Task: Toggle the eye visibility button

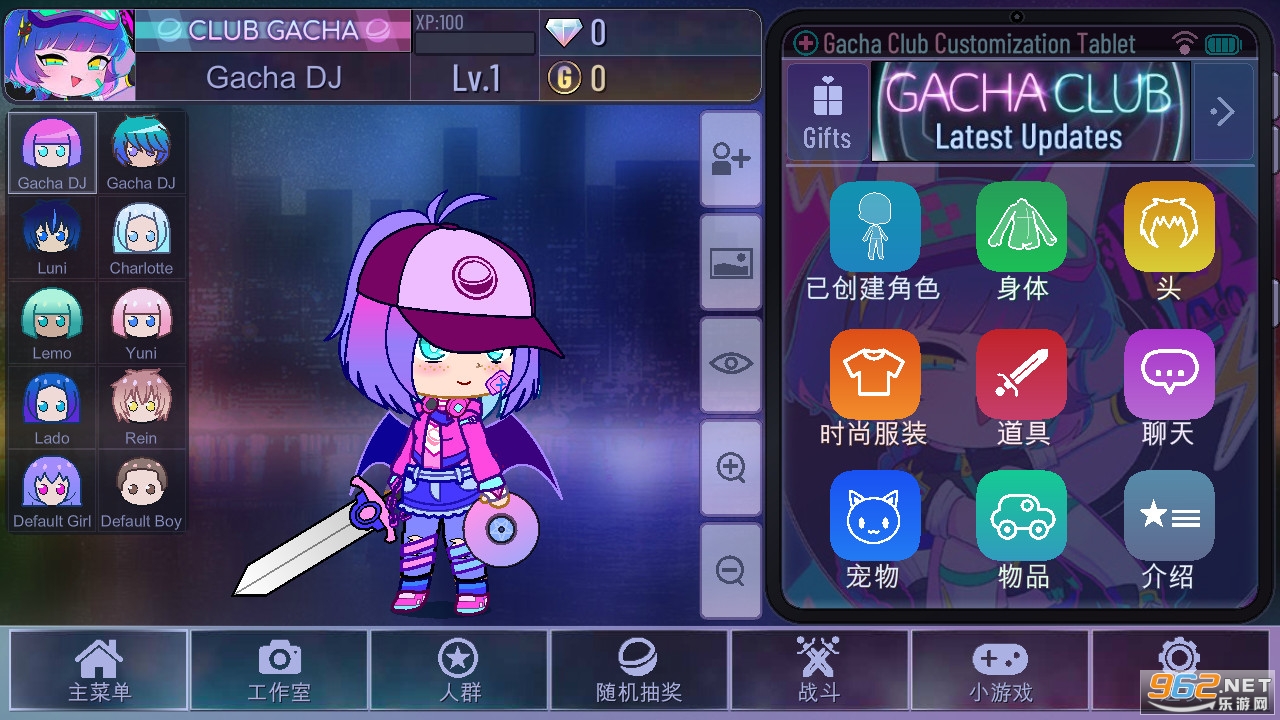Action: click(x=731, y=364)
